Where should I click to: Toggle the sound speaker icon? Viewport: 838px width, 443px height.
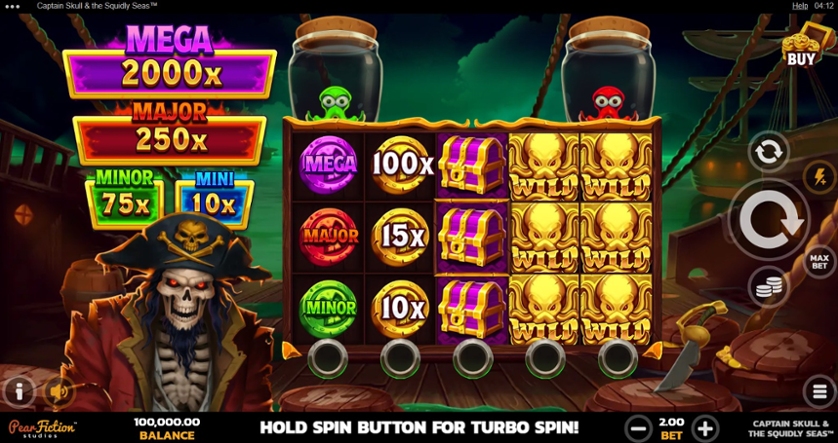pyautogui.click(x=59, y=390)
